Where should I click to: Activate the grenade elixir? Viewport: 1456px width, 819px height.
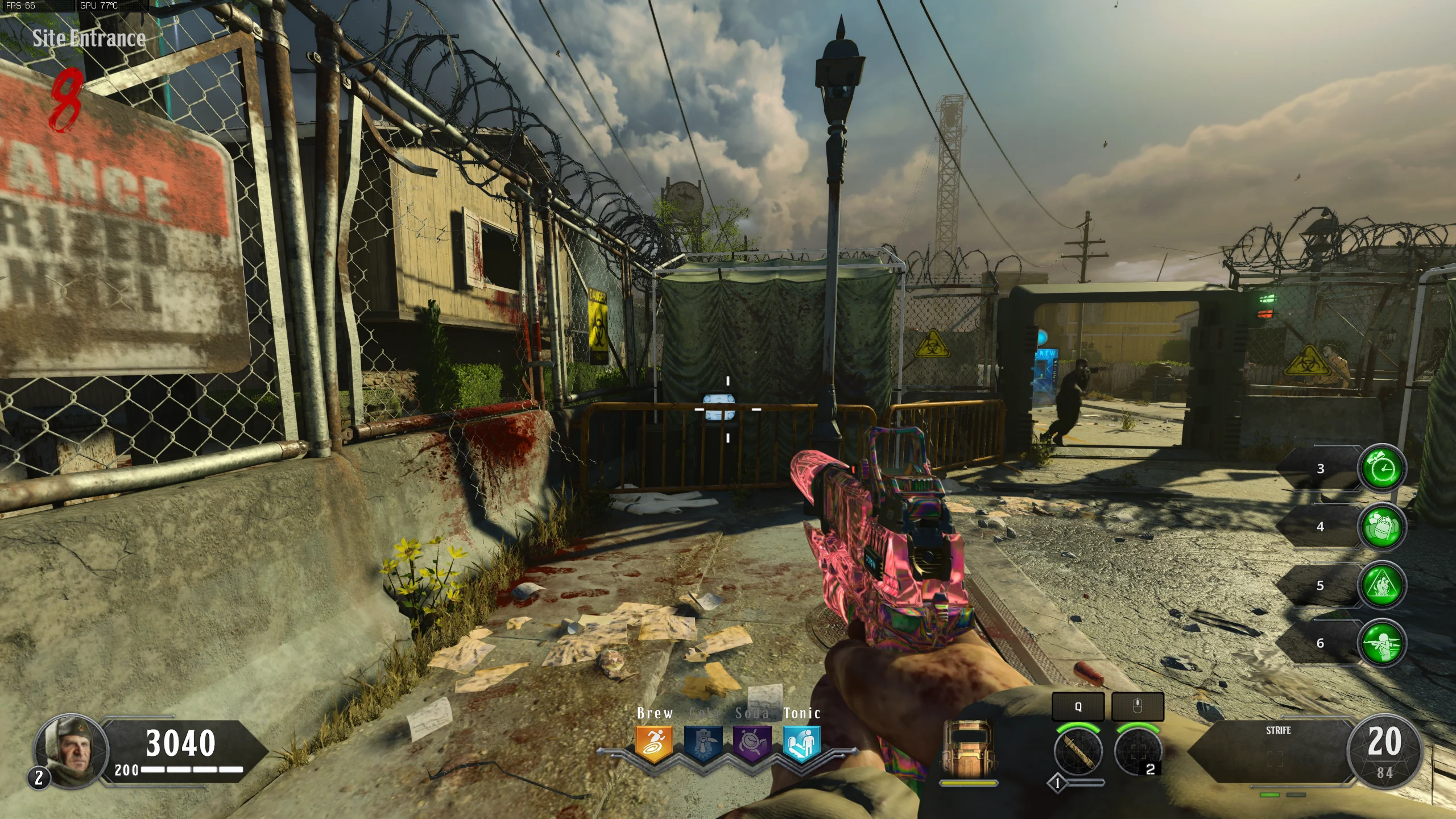point(1382,527)
